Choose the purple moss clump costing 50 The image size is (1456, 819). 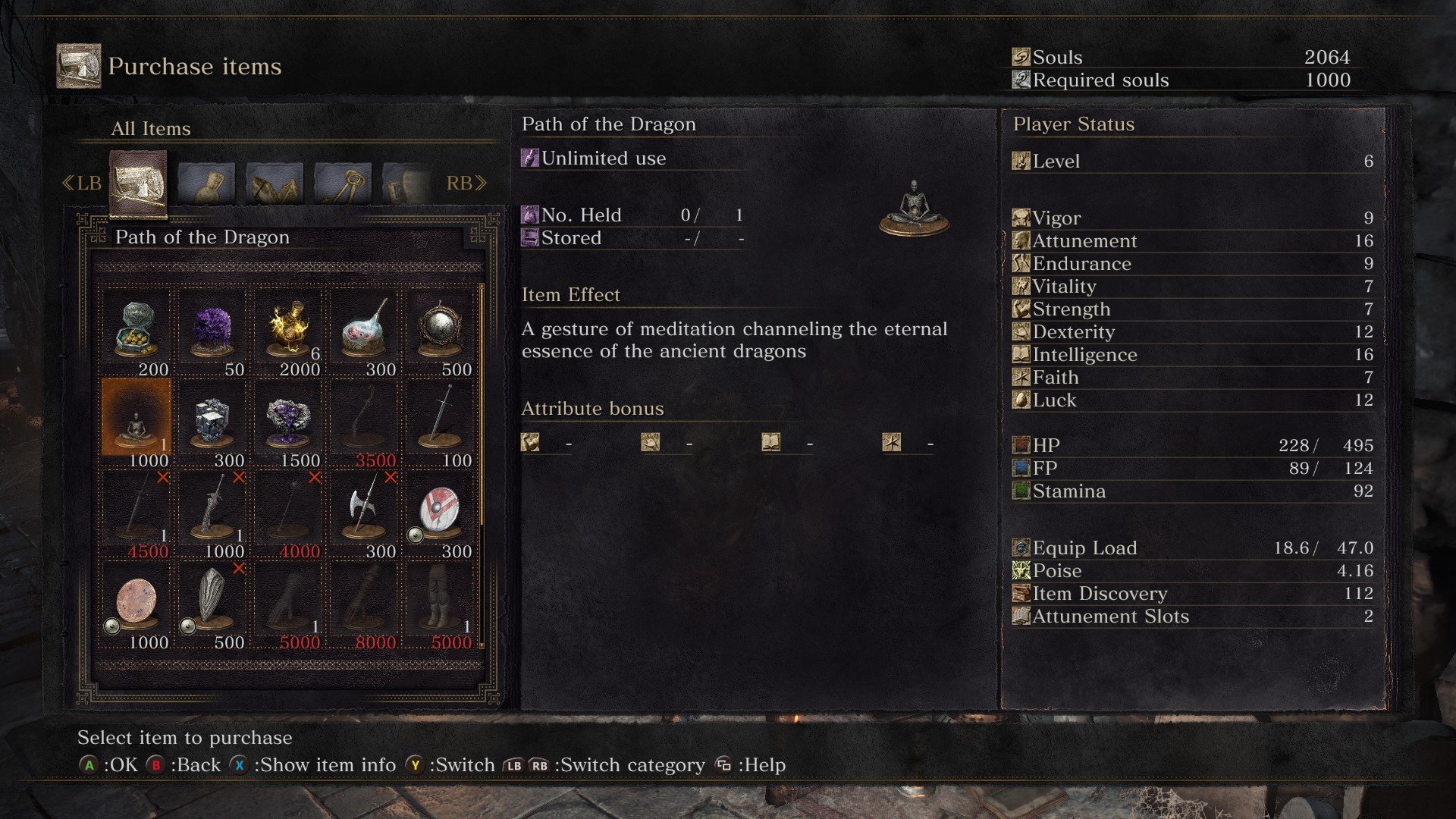pyautogui.click(x=212, y=331)
